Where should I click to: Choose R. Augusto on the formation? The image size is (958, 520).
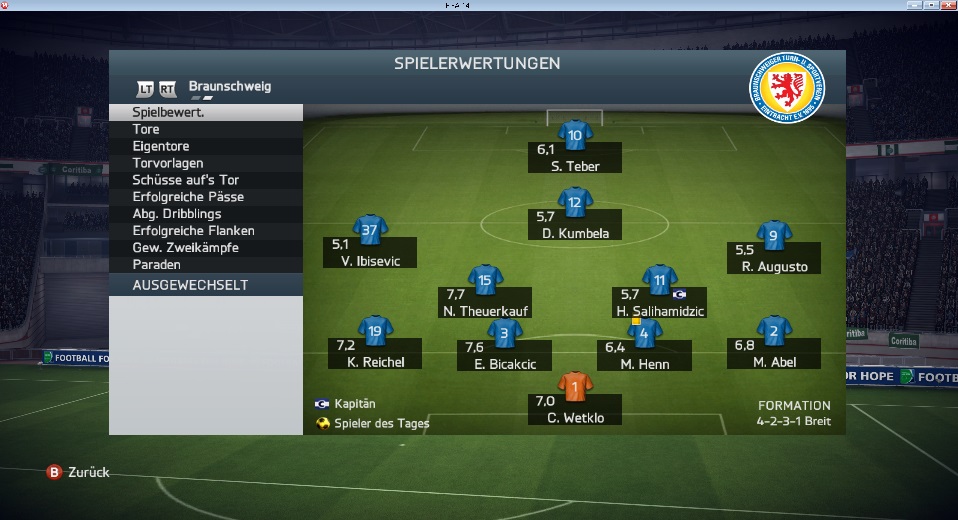point(774,236)
